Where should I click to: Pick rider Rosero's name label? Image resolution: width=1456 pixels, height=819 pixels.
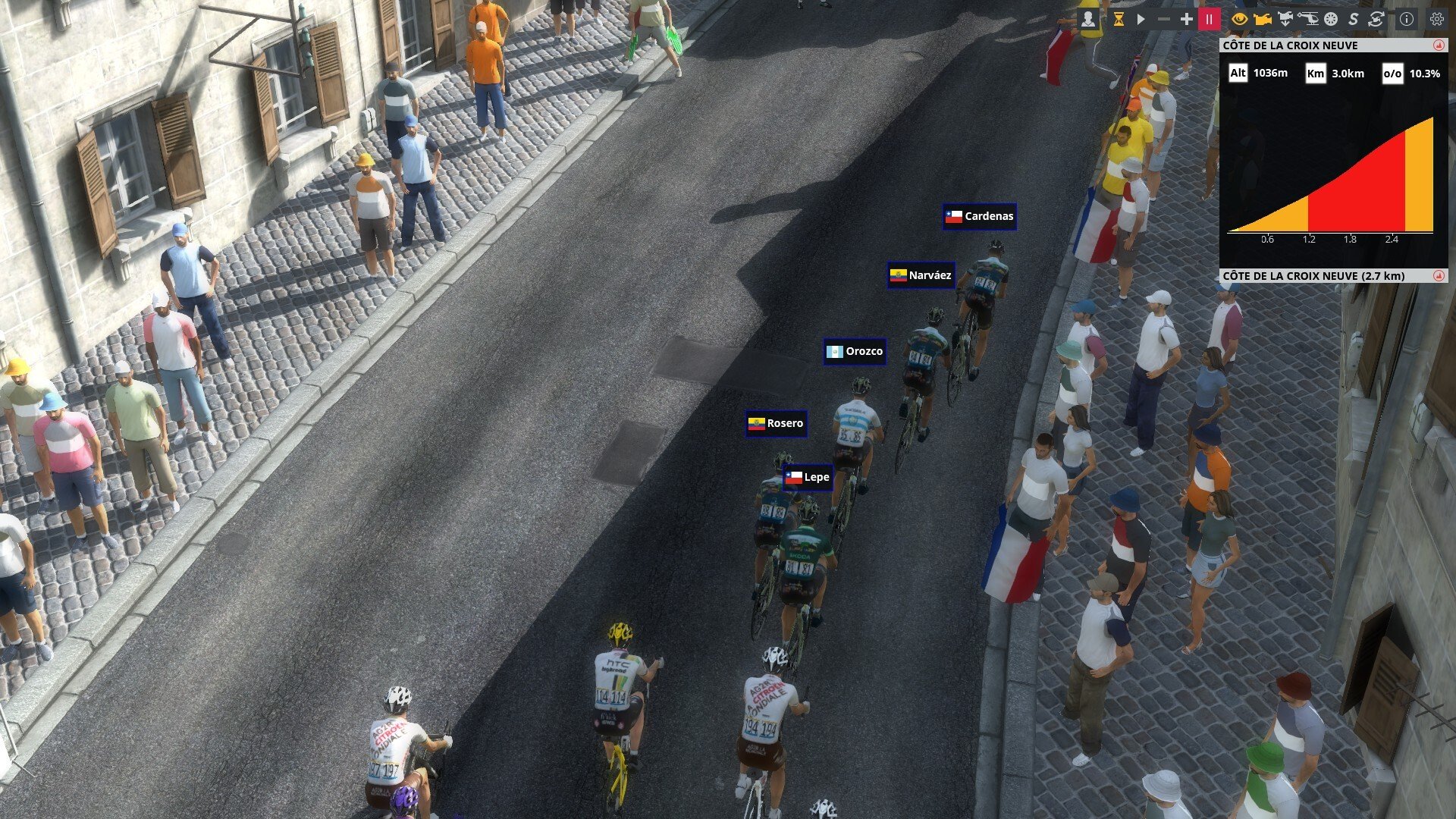(x=776, y=424)
